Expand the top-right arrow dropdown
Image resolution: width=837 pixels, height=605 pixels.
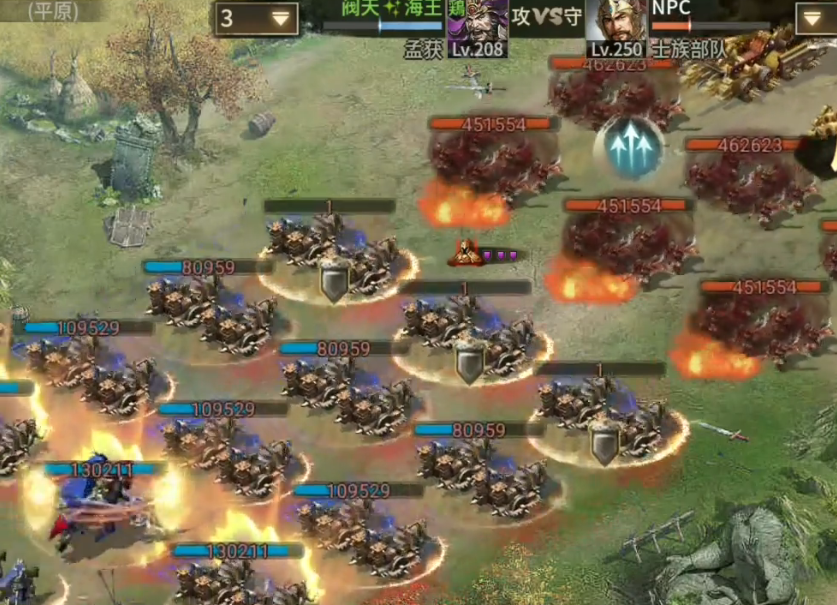(815, 18)
